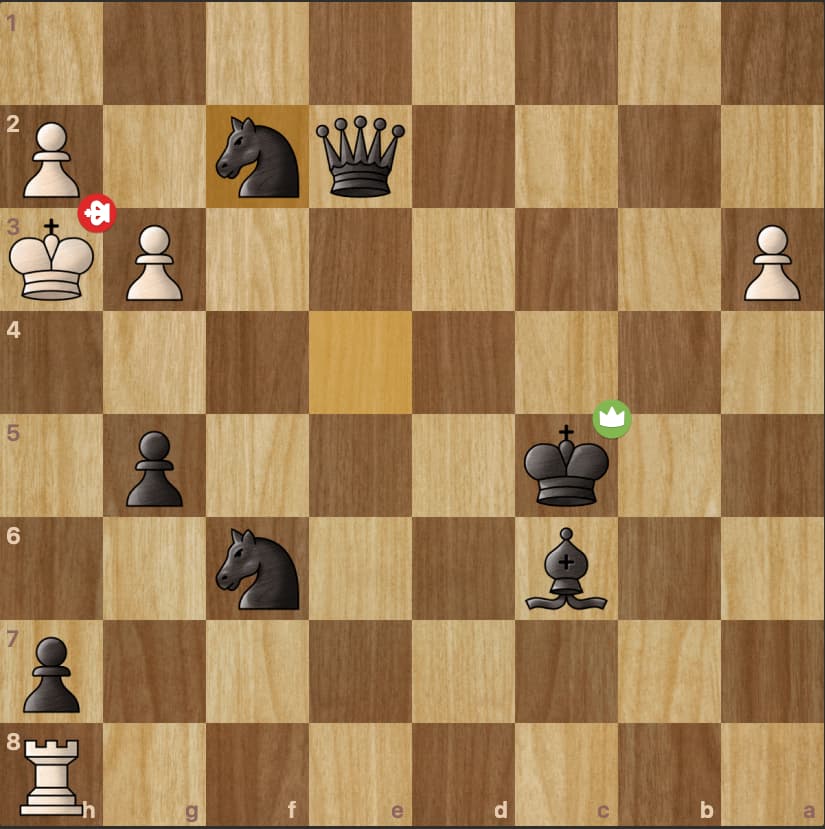Choose the black pawn on h7
825x829 pixels.
click(51, 673)
